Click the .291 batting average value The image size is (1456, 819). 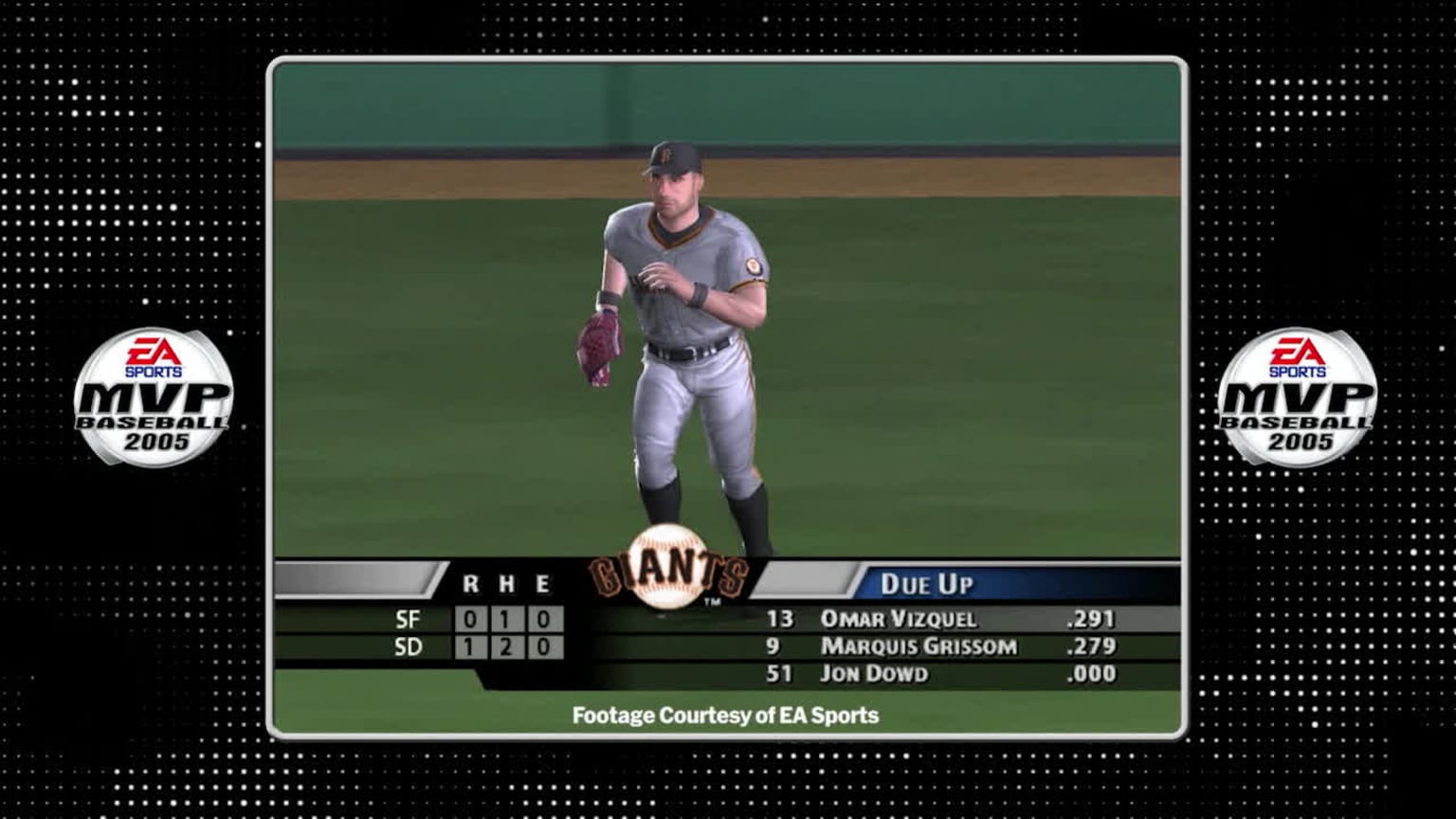pos(1092,618)
